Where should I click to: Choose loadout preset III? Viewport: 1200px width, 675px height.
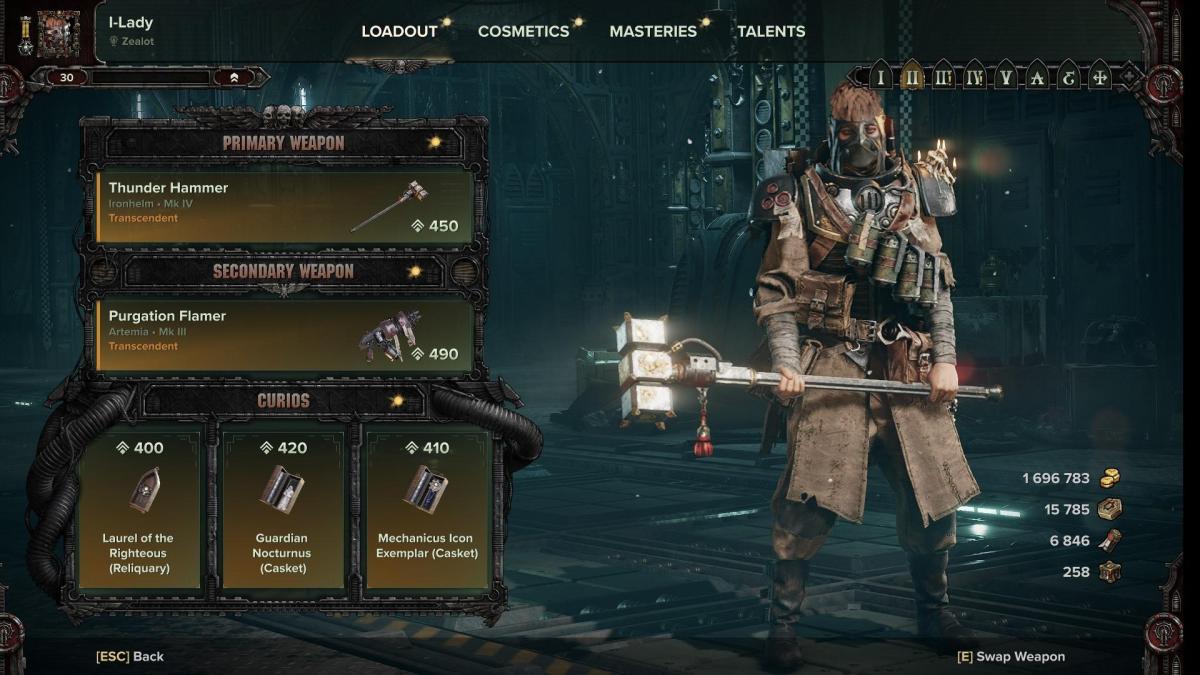pyautogui.click(x=943, y=77)
